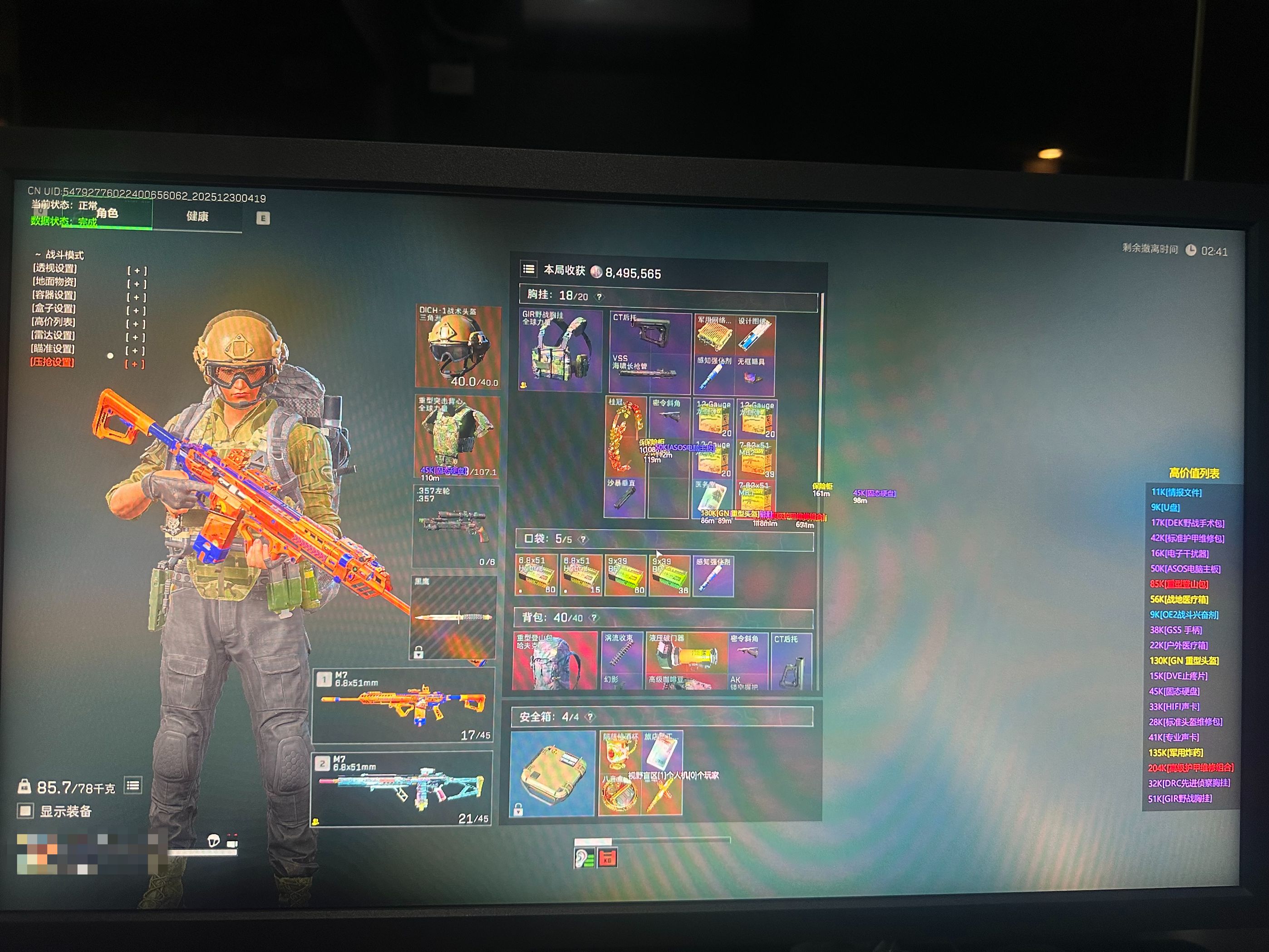The height and width of the screenshot is (952, 1269).
Task: Select the safe box container icon
Action: click(x=552, y=772)
